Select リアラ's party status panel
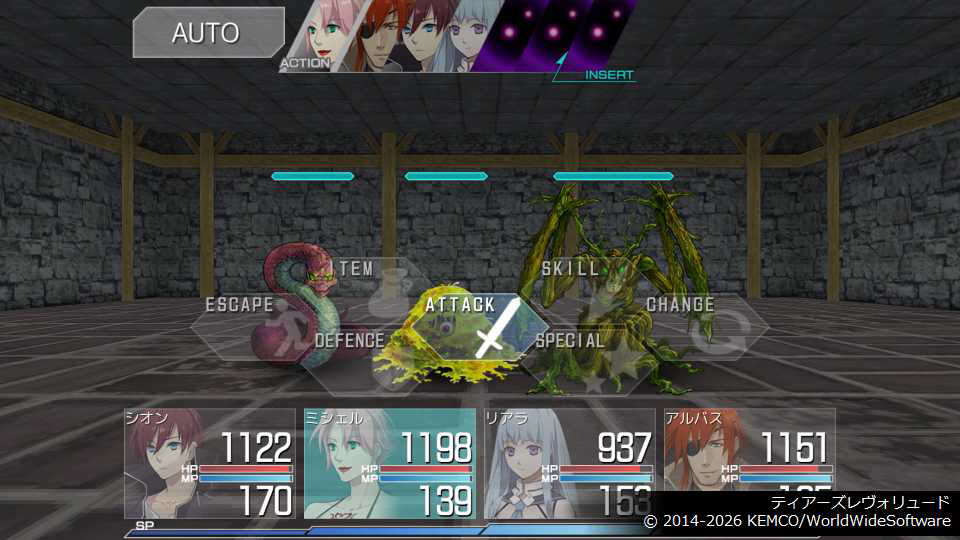 tap(570, 462)
